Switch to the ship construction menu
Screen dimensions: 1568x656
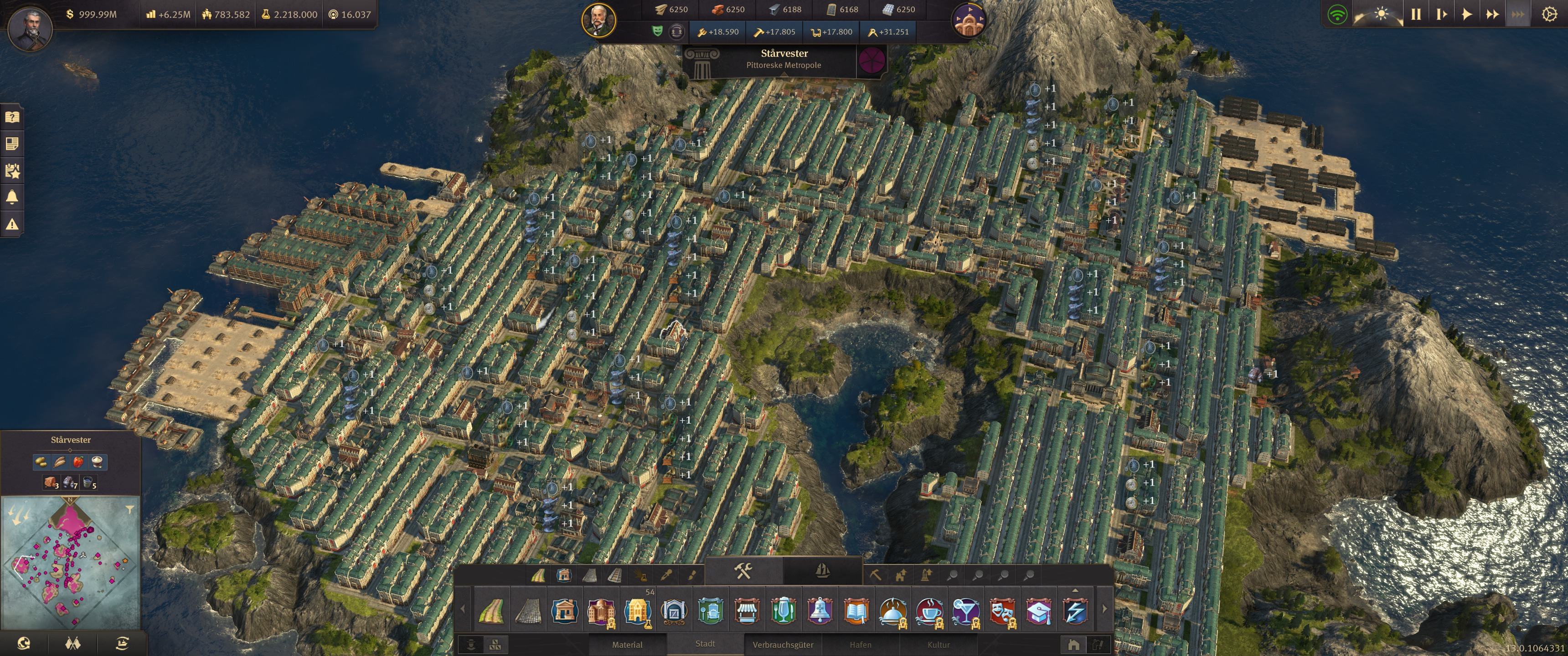pyautogui.click(x=822, y=571)
